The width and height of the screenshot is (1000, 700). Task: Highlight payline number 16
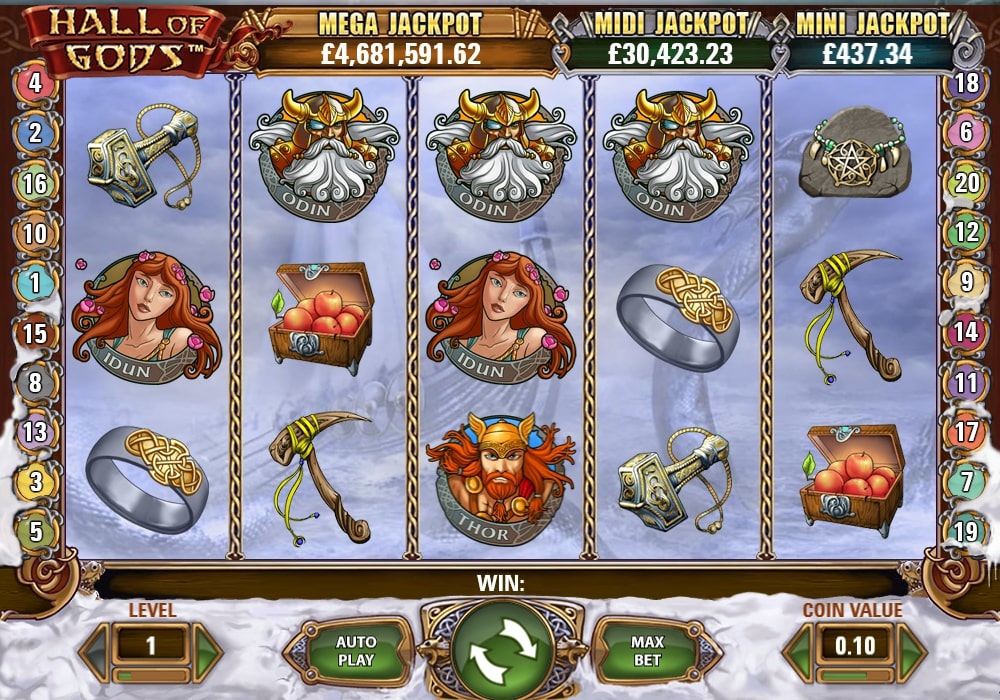click(35, 183)
